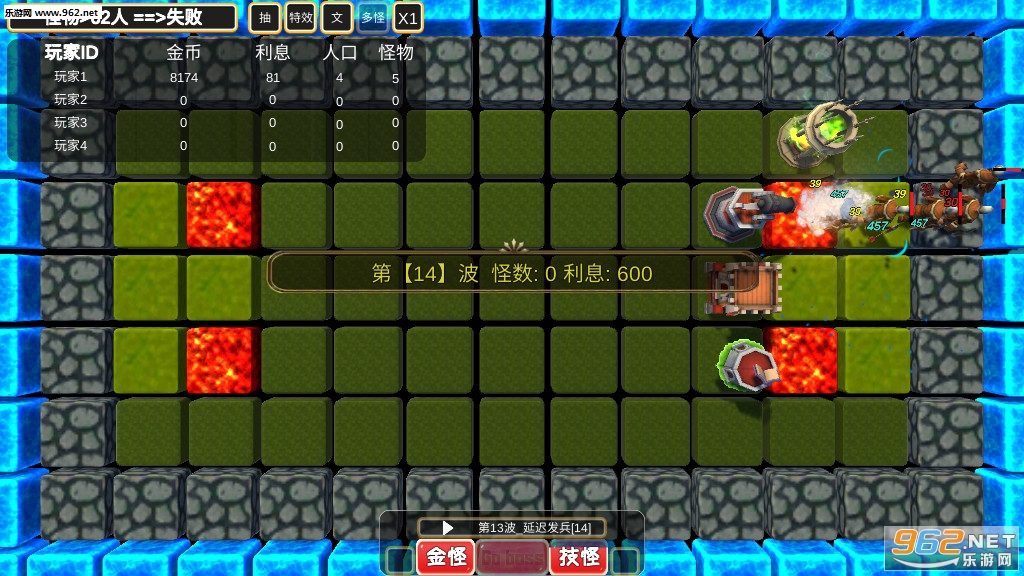Select the 文 text button
1024x576 pixels.
point(337,17)
